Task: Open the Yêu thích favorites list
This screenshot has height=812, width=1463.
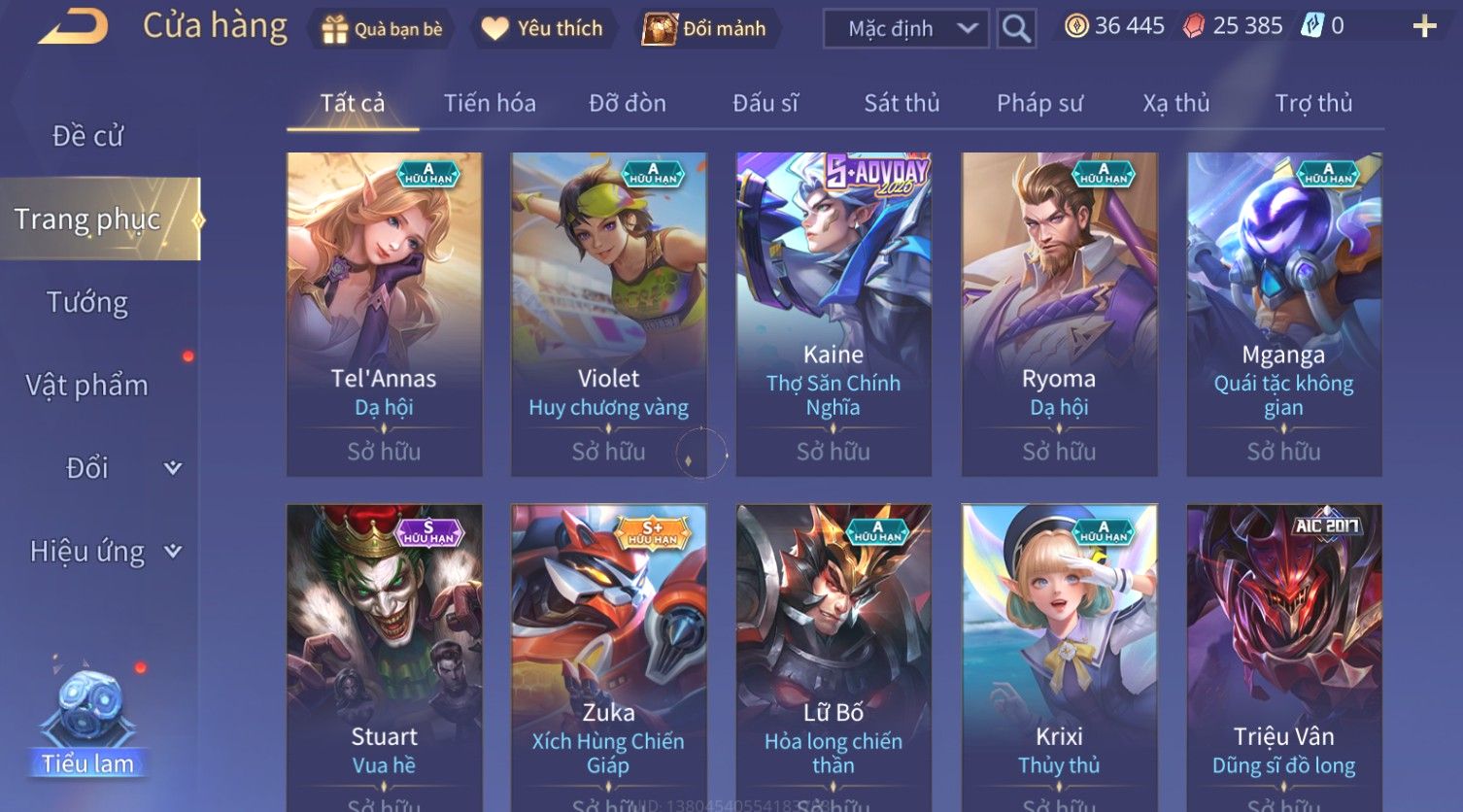Action: (542, 29)
